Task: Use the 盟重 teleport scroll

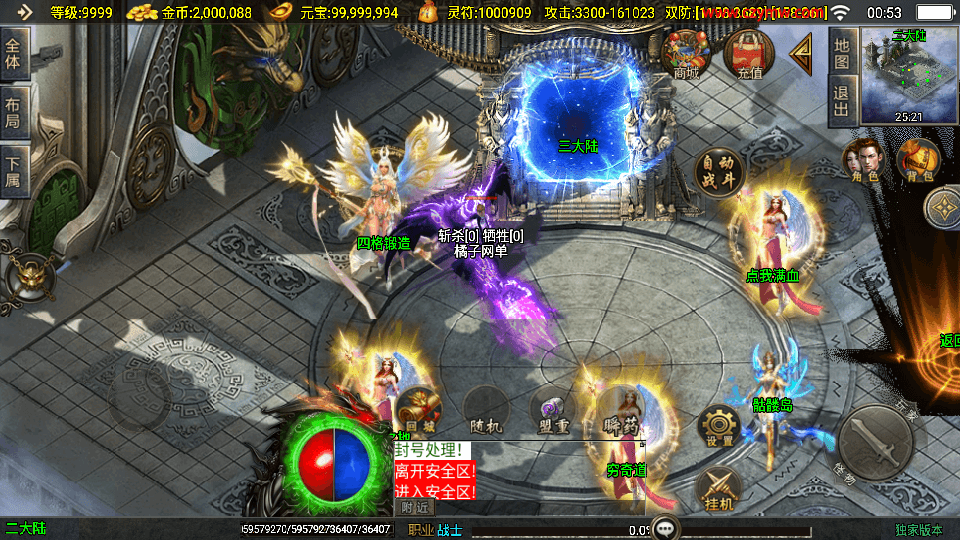Action: 551,409
